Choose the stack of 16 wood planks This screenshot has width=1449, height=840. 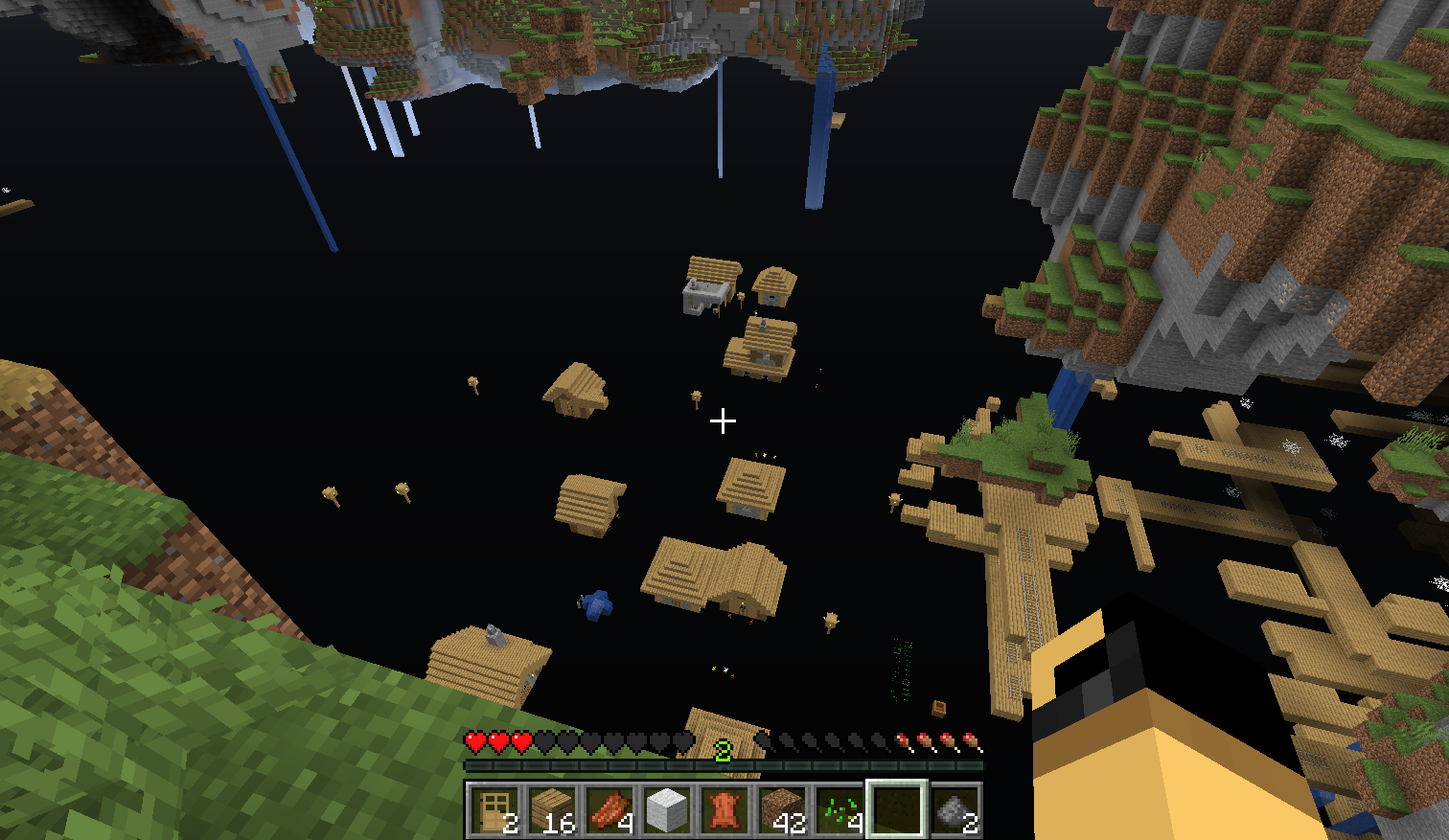pos(551,810)
